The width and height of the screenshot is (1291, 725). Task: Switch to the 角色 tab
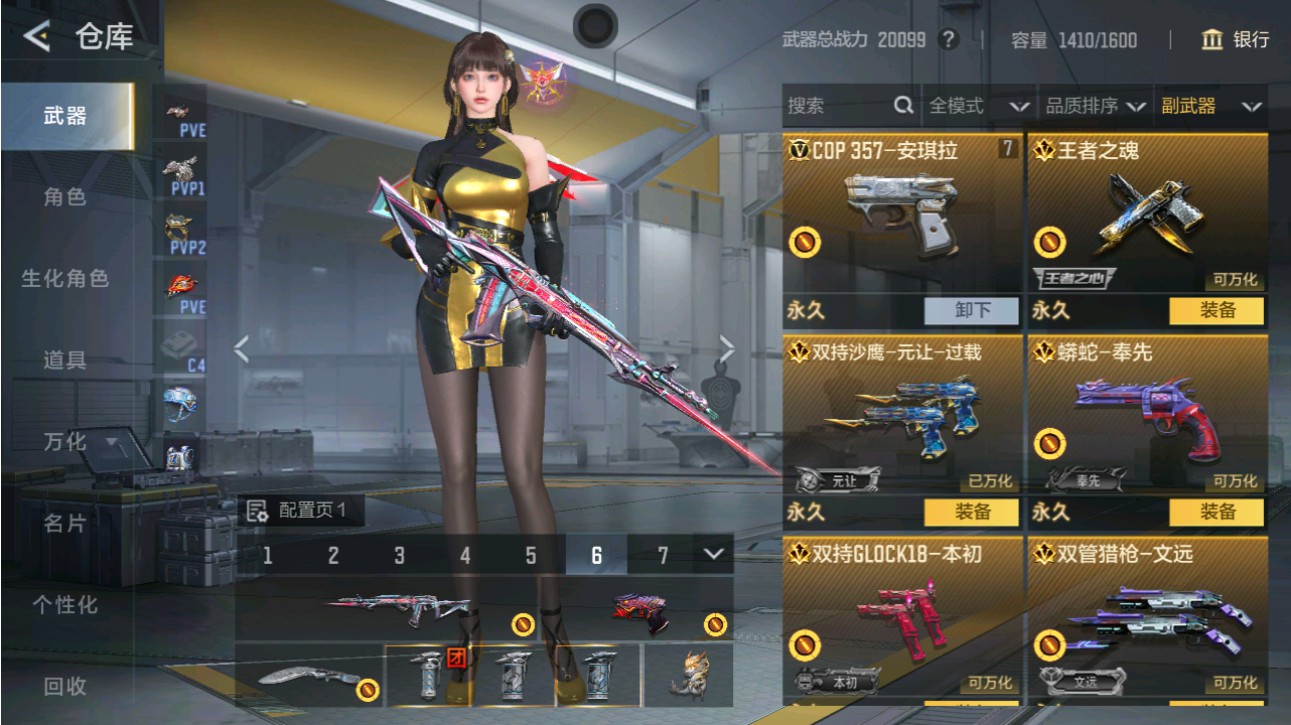click(68, 198)
